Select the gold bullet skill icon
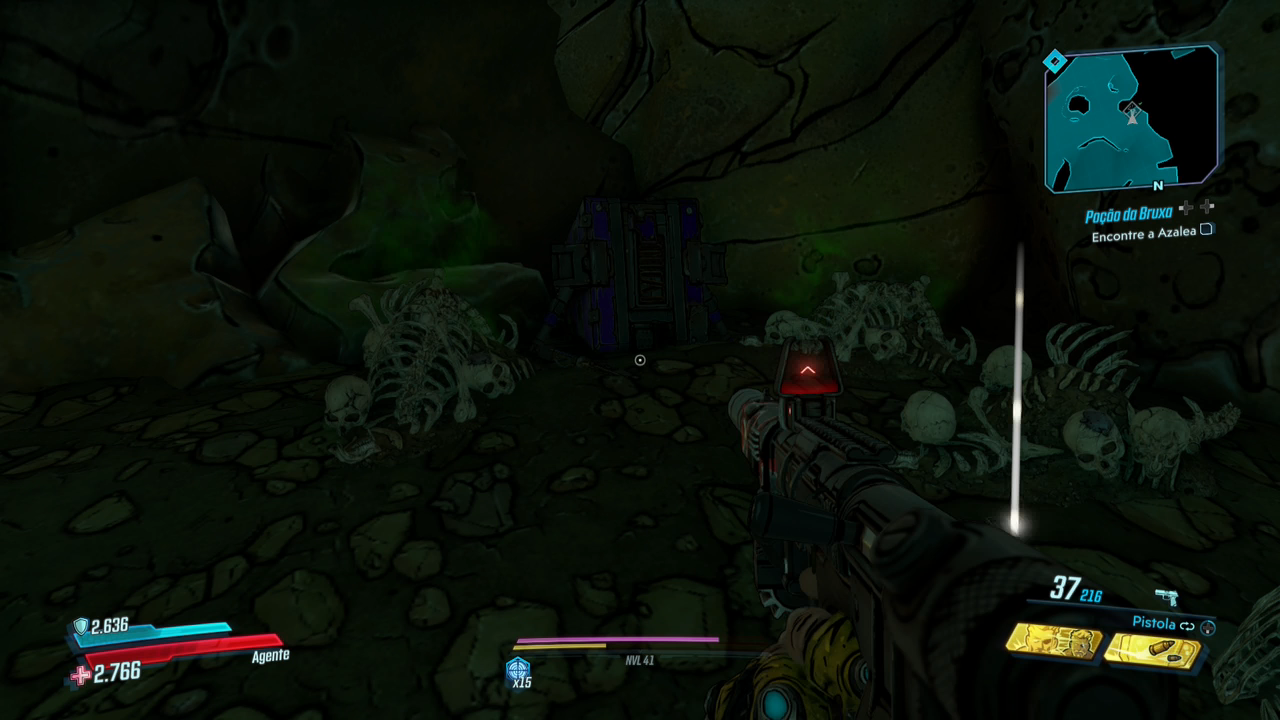This screenshot has height=720, width=1280. coord(1152,650)
